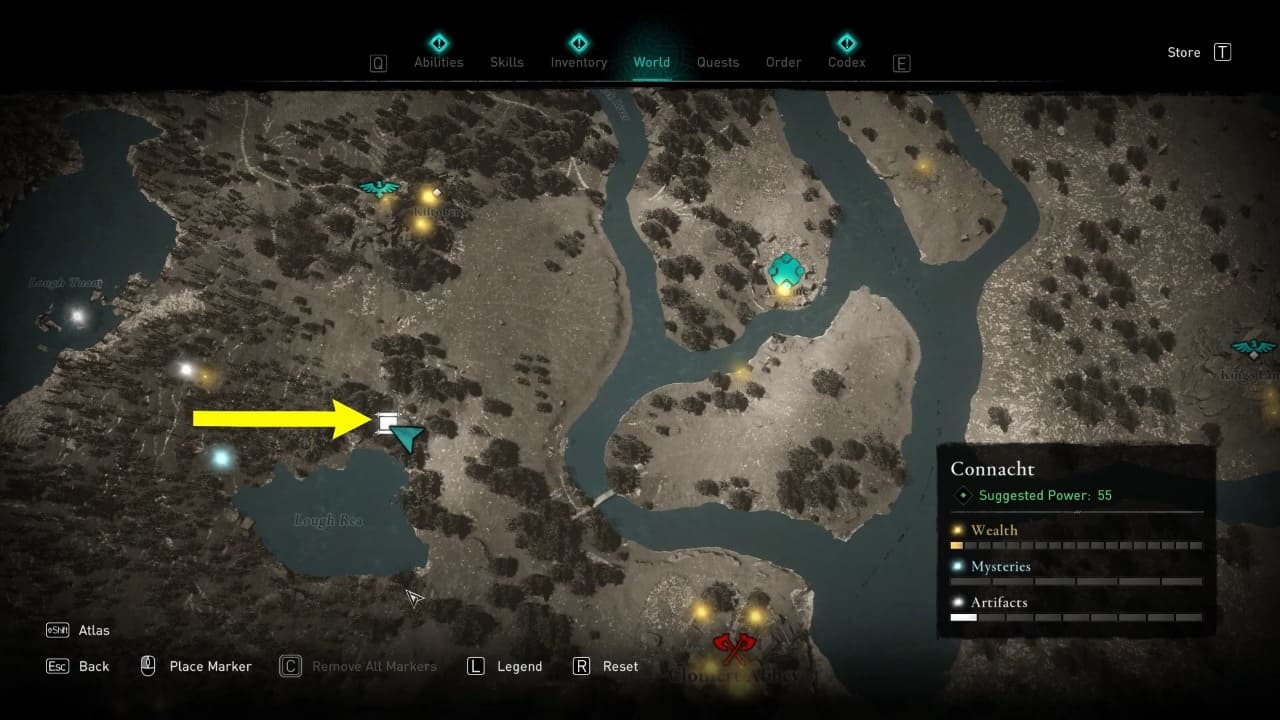Image resolution: width=1280 pixels, height=720 pixels.
Task: Select the crossed axes icon at Clonfert Abbey
Action: 735,648
